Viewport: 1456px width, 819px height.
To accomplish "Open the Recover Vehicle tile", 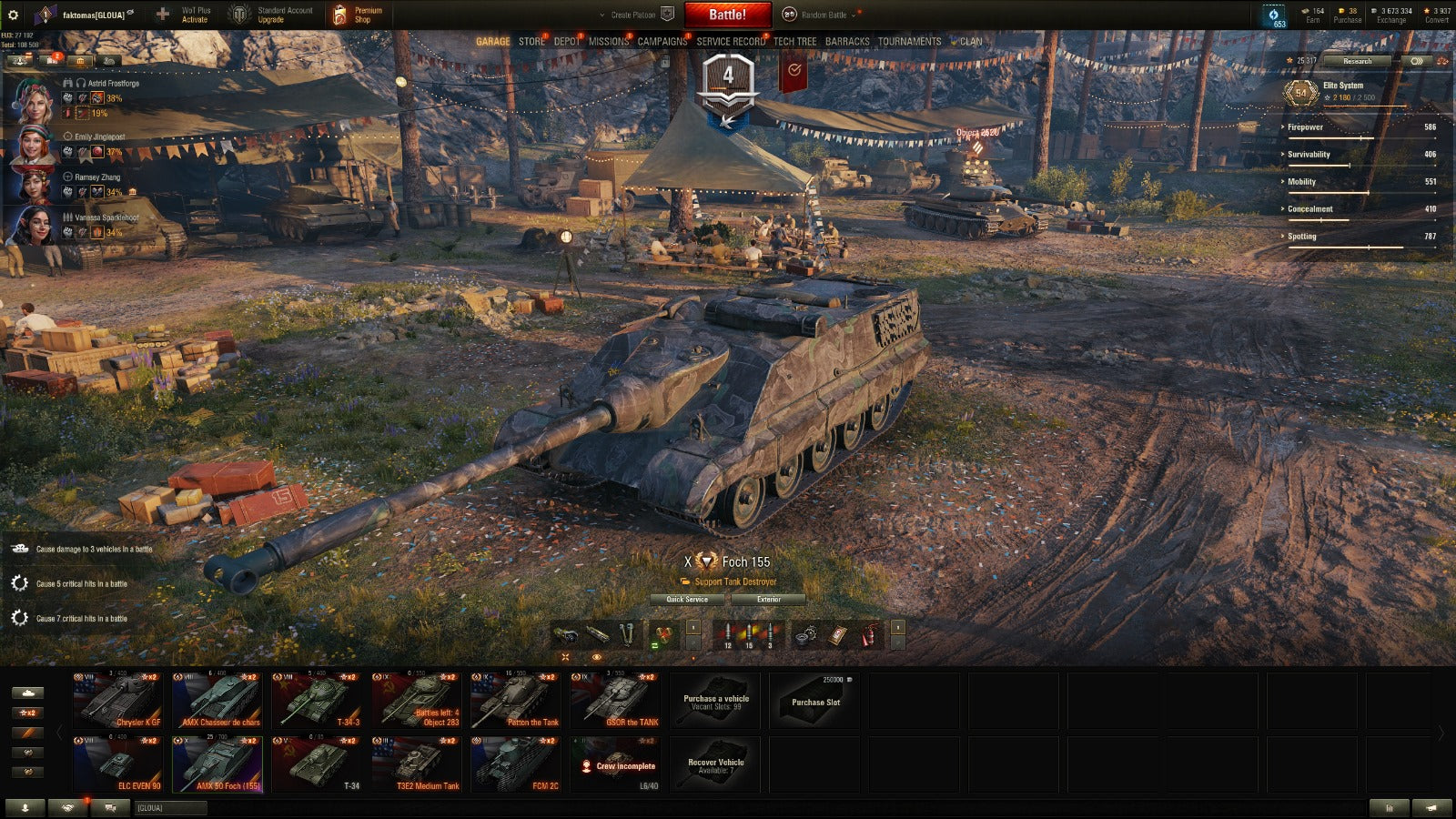I will pyautogui.click(x=716, y=764).
